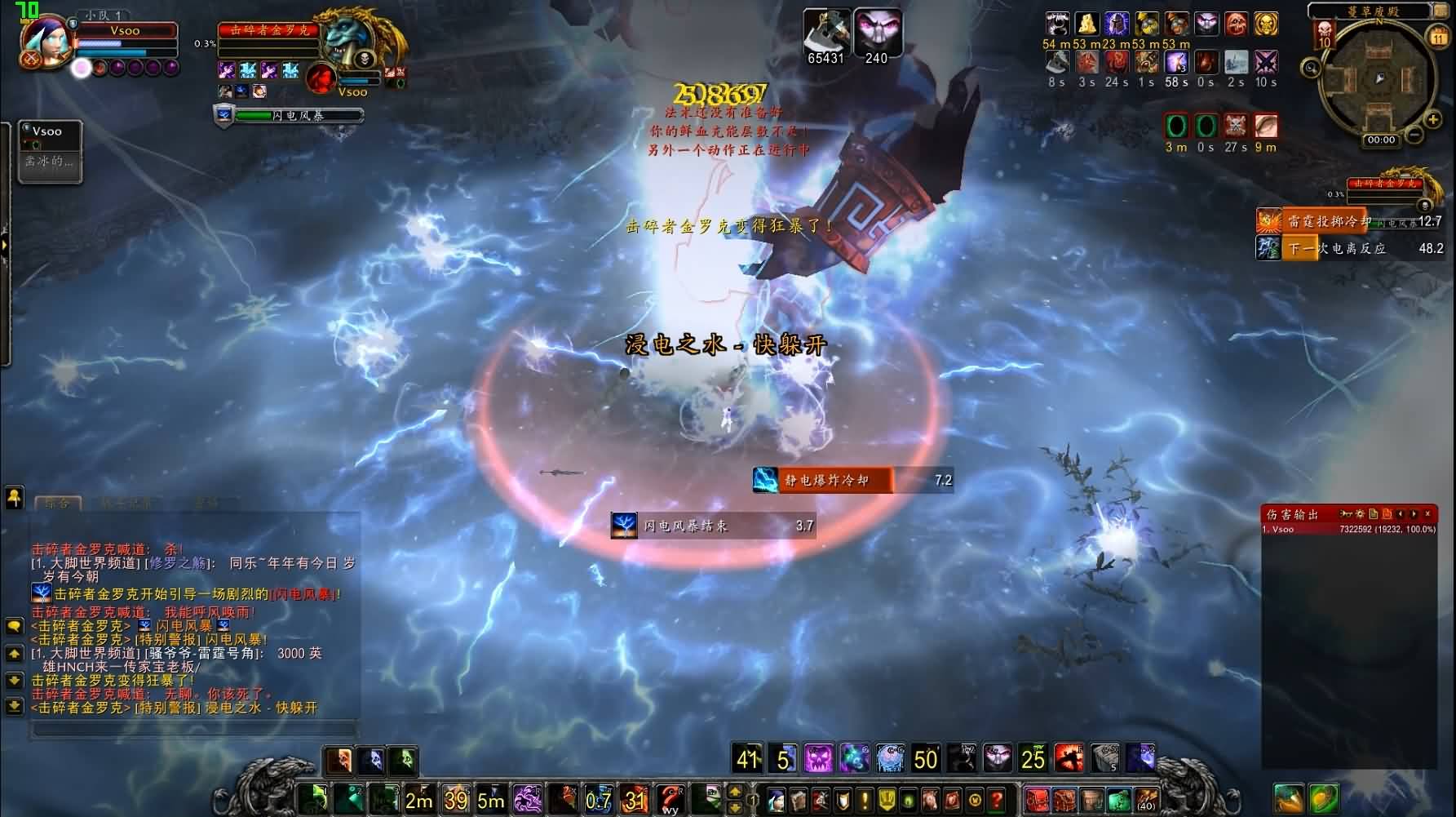
Task: Open the yellow exclamation quest log button
Action: [x=865, y=799]
